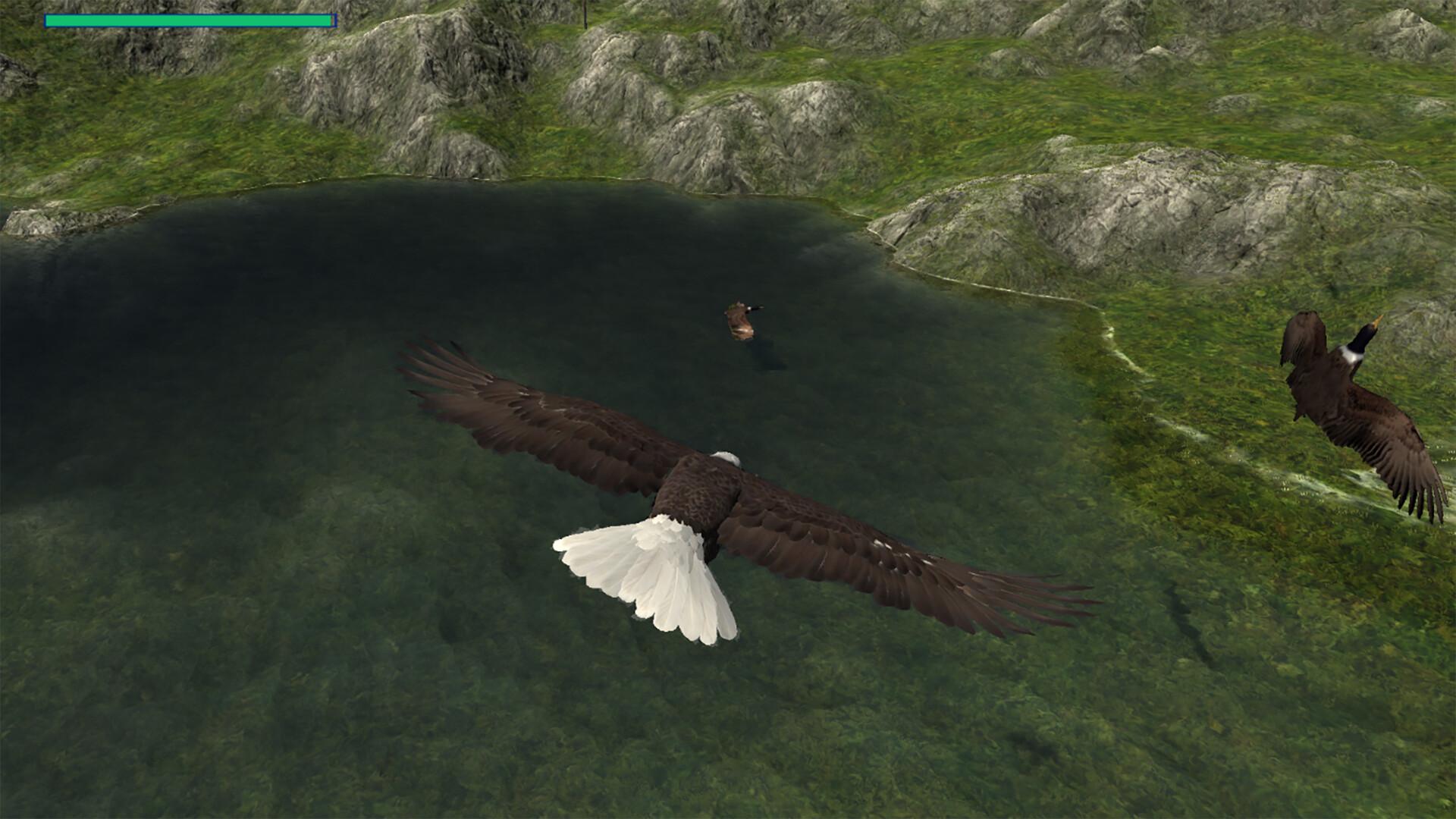Click the blue border of the stamina bar

pos(332,21)
